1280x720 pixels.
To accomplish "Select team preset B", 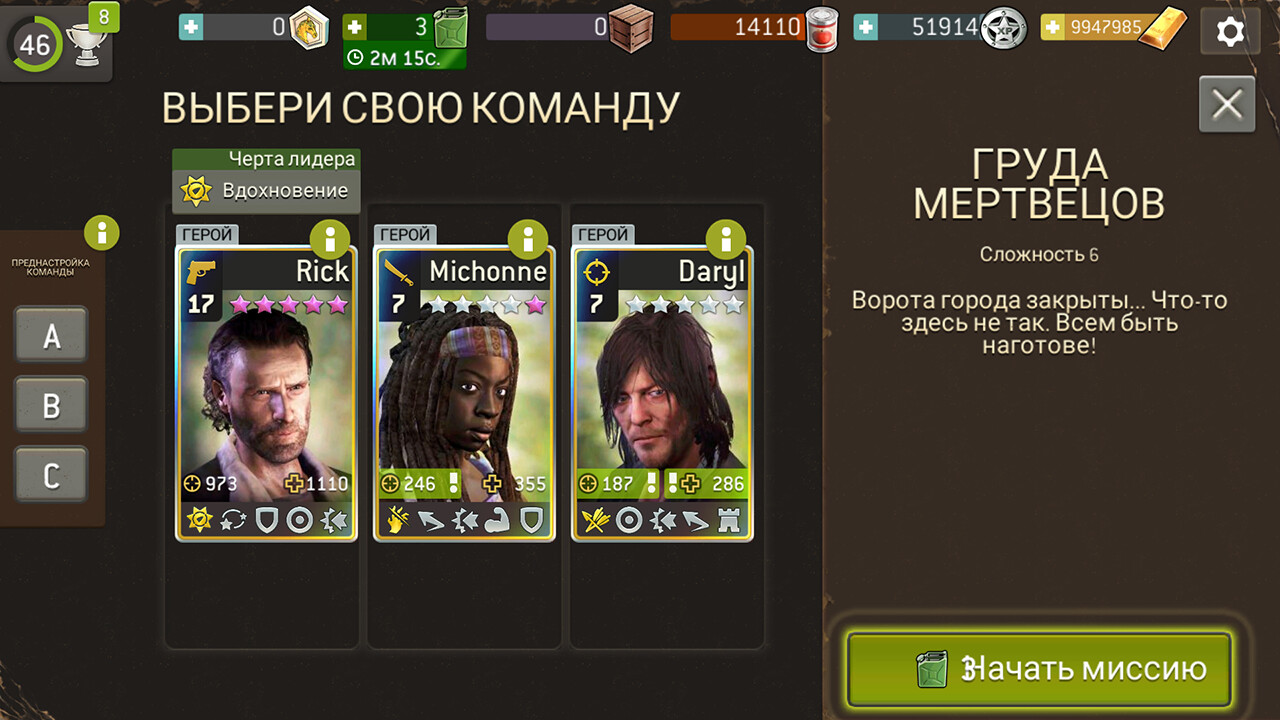I will point(51,405).
